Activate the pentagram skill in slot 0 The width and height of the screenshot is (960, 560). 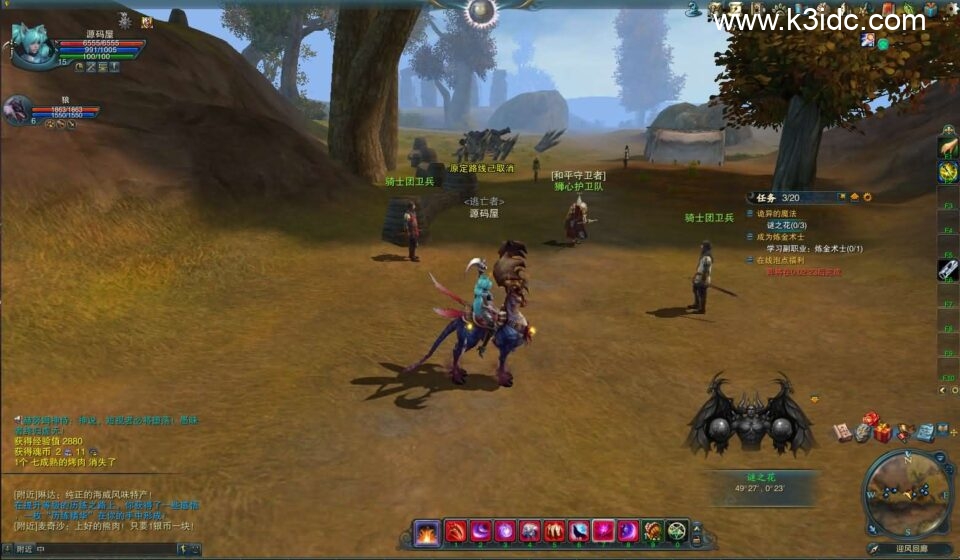pos(677,532)
